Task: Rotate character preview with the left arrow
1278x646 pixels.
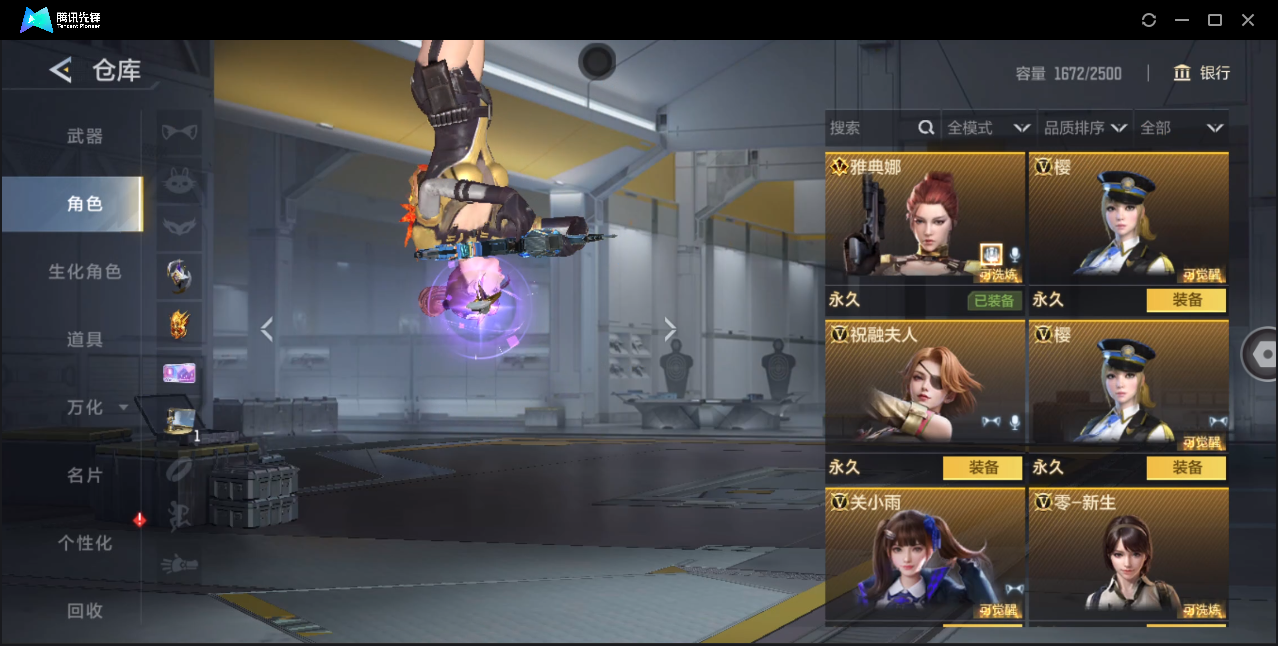Action: point(266,329)
